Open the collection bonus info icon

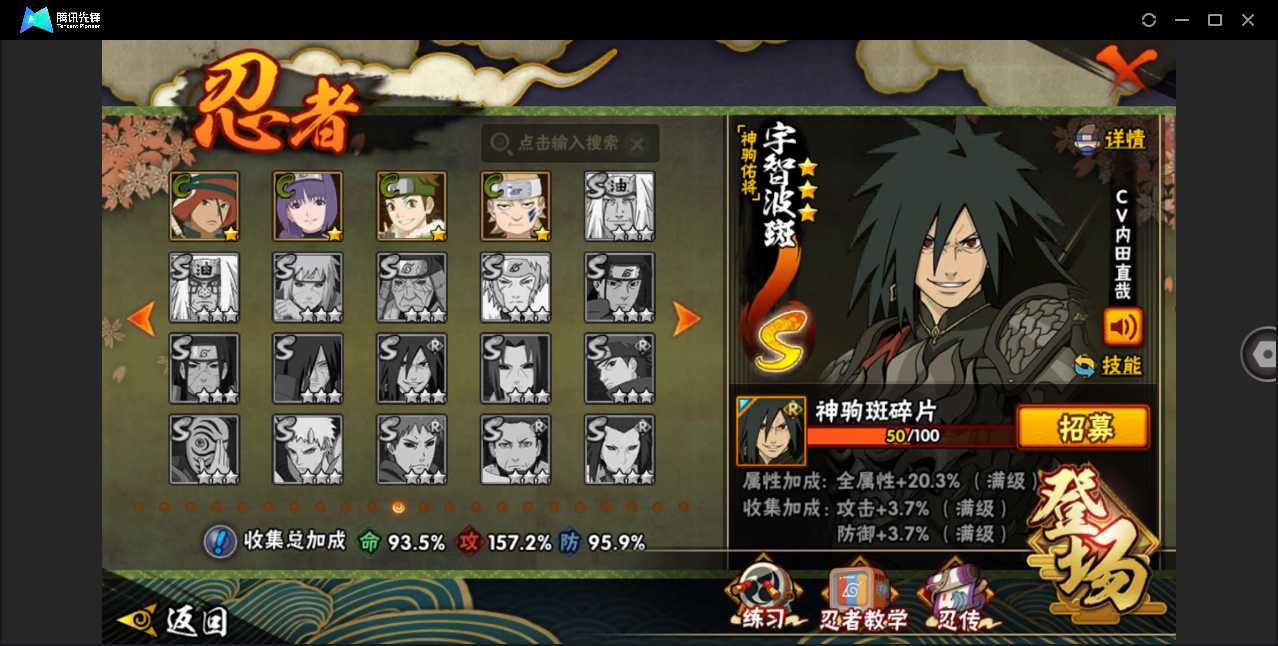[x=219, y=542]
